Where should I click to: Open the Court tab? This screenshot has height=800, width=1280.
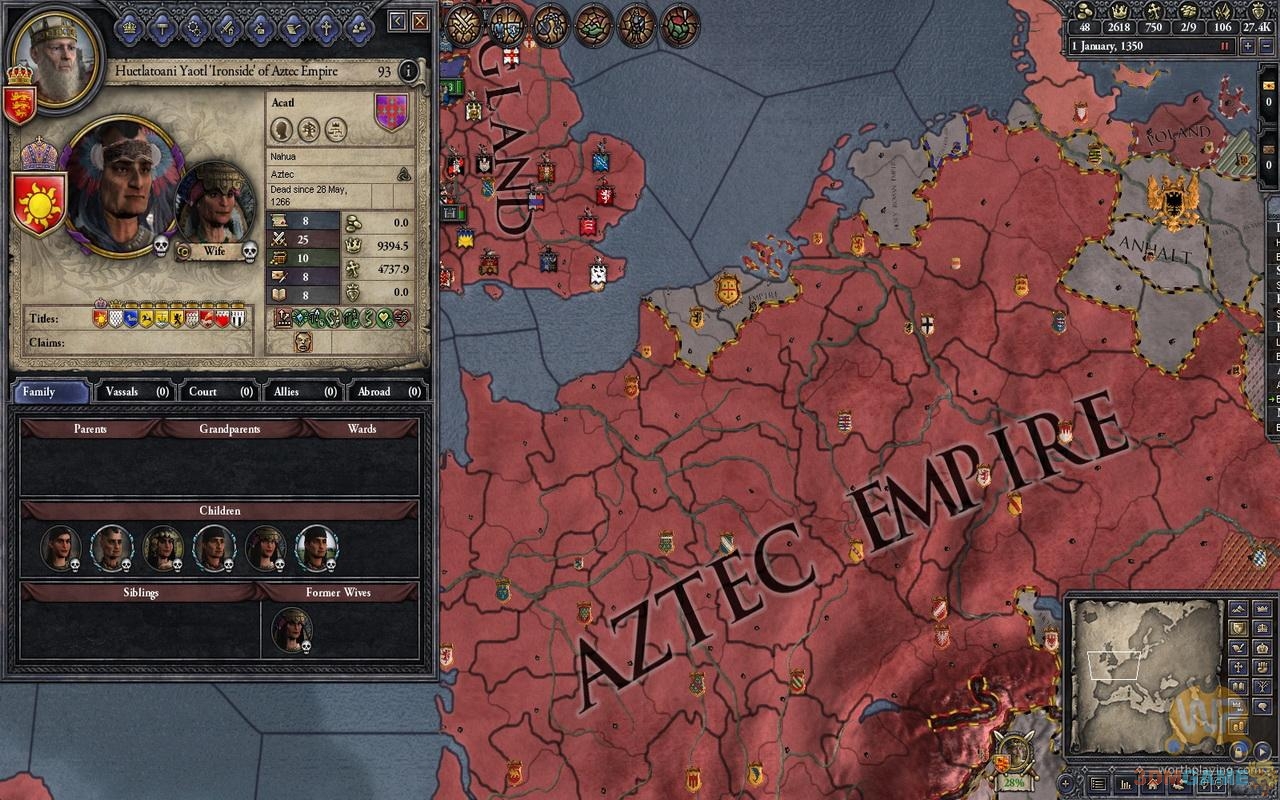[217, 391]
